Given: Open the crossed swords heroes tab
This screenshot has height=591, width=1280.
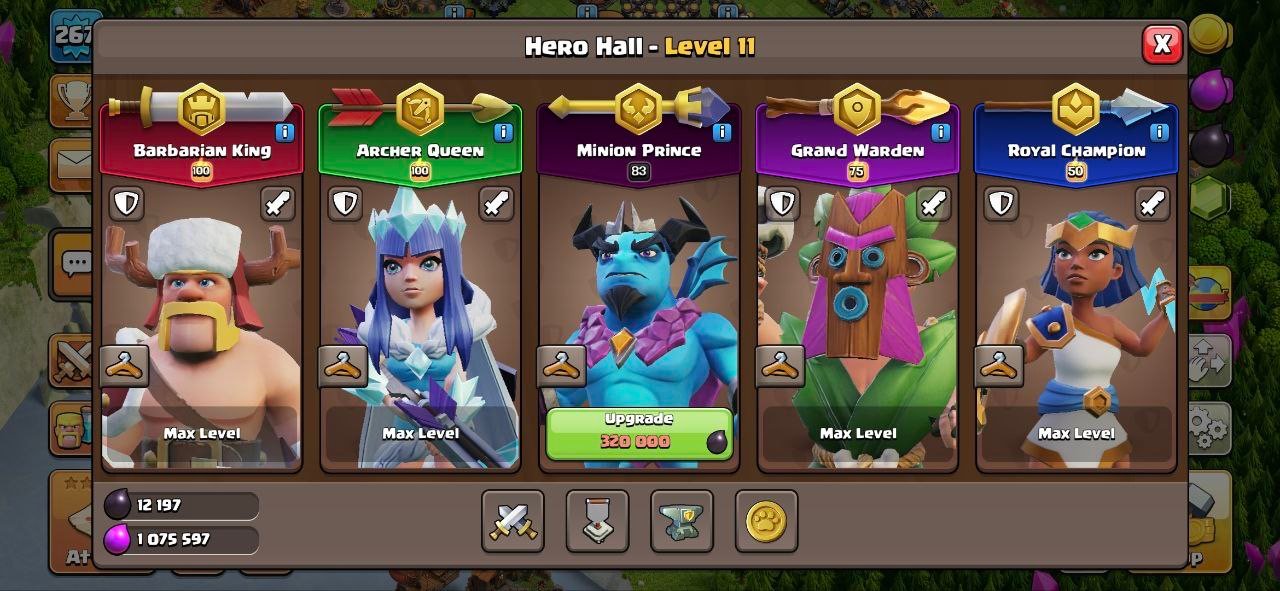Looking at the screenshot, I should [513, 521].
